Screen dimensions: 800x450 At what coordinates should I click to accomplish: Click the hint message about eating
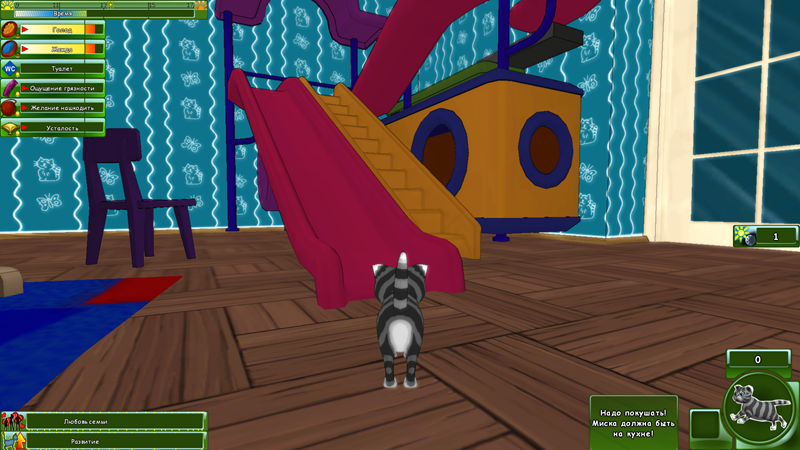pyautogui.click(x=633, y=421)
